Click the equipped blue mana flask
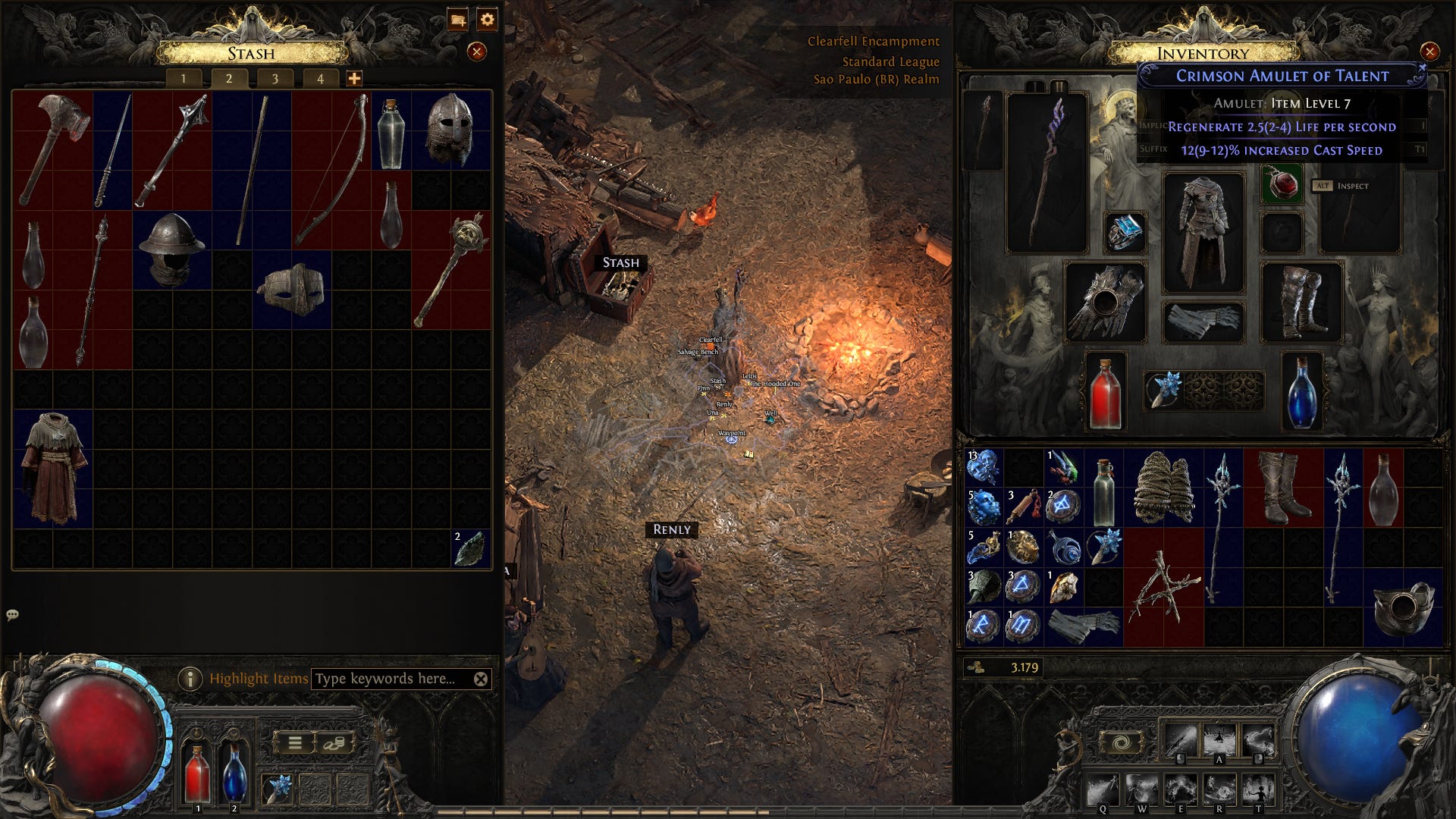 point(1302,393)
